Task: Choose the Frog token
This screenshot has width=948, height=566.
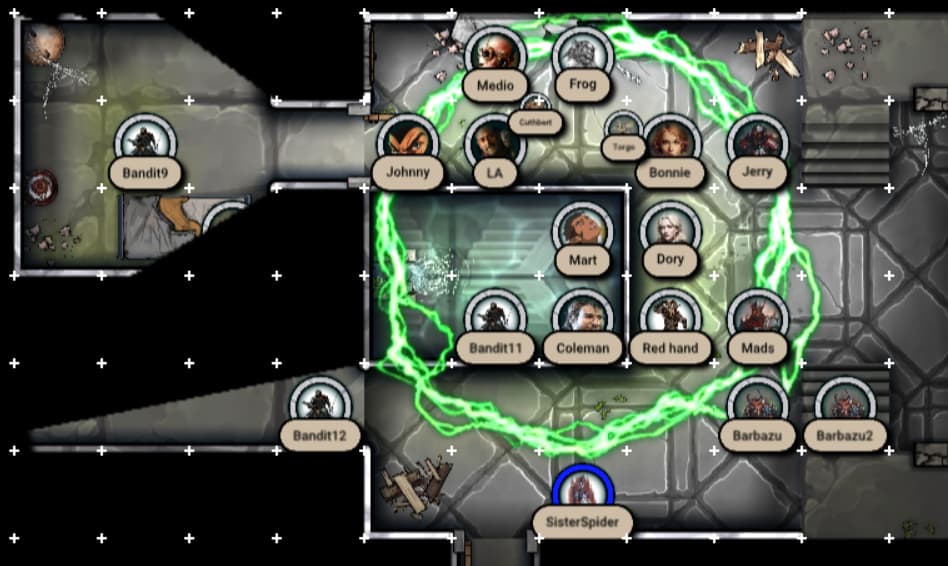Action: (582, 55)
